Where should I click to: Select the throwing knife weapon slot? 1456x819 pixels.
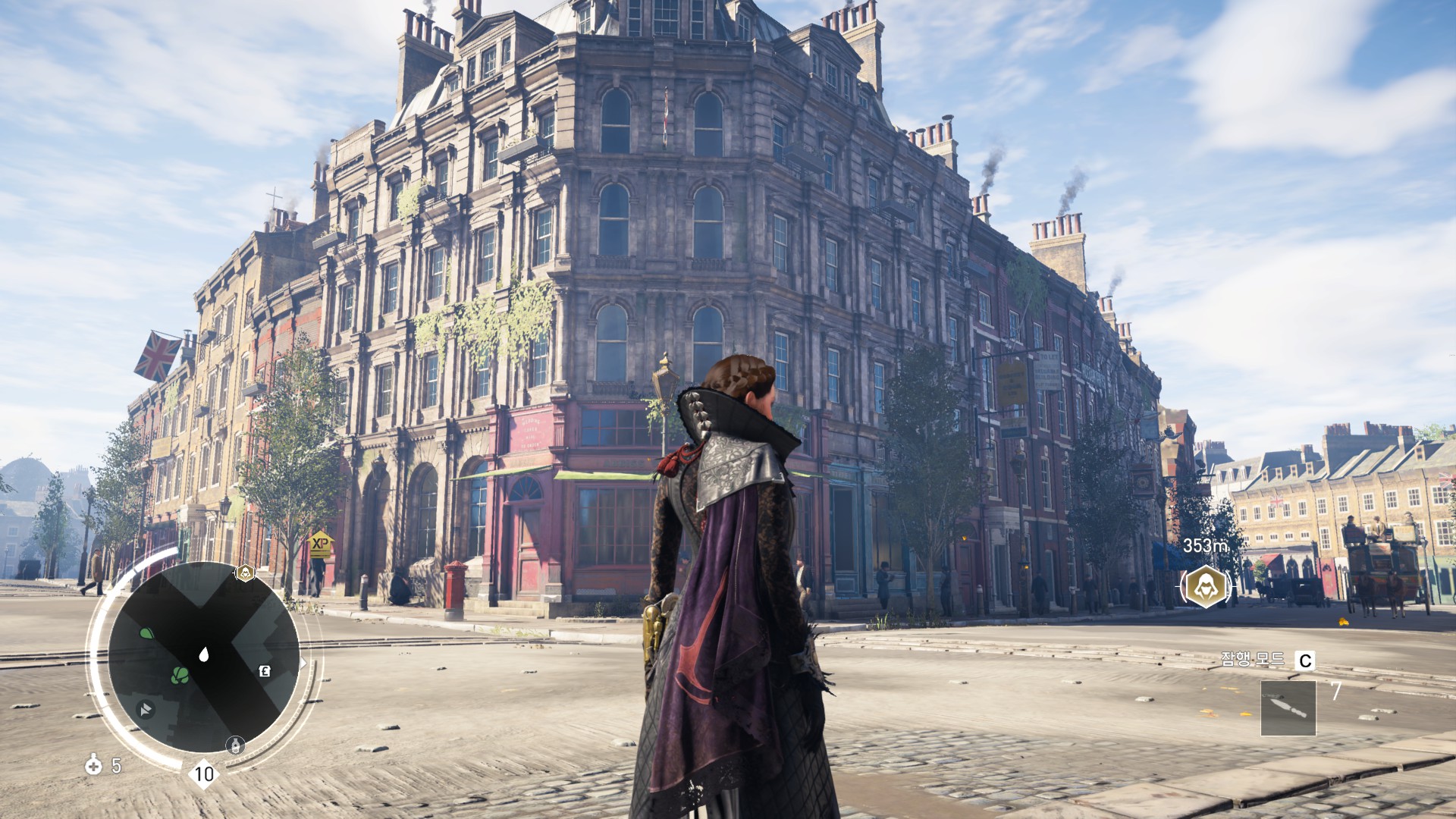1288,708
